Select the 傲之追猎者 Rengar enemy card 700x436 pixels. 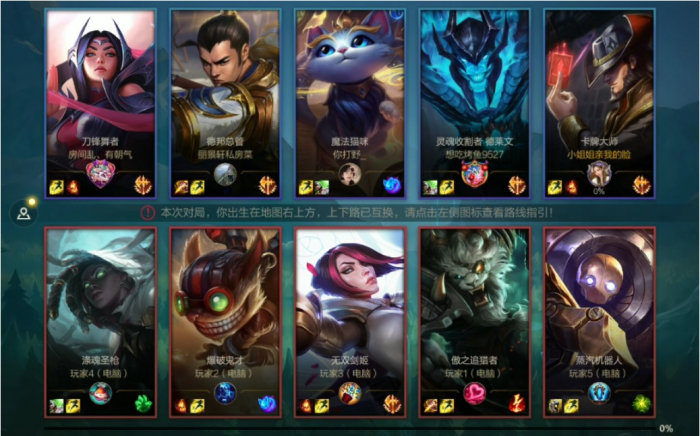coord(474,322)
